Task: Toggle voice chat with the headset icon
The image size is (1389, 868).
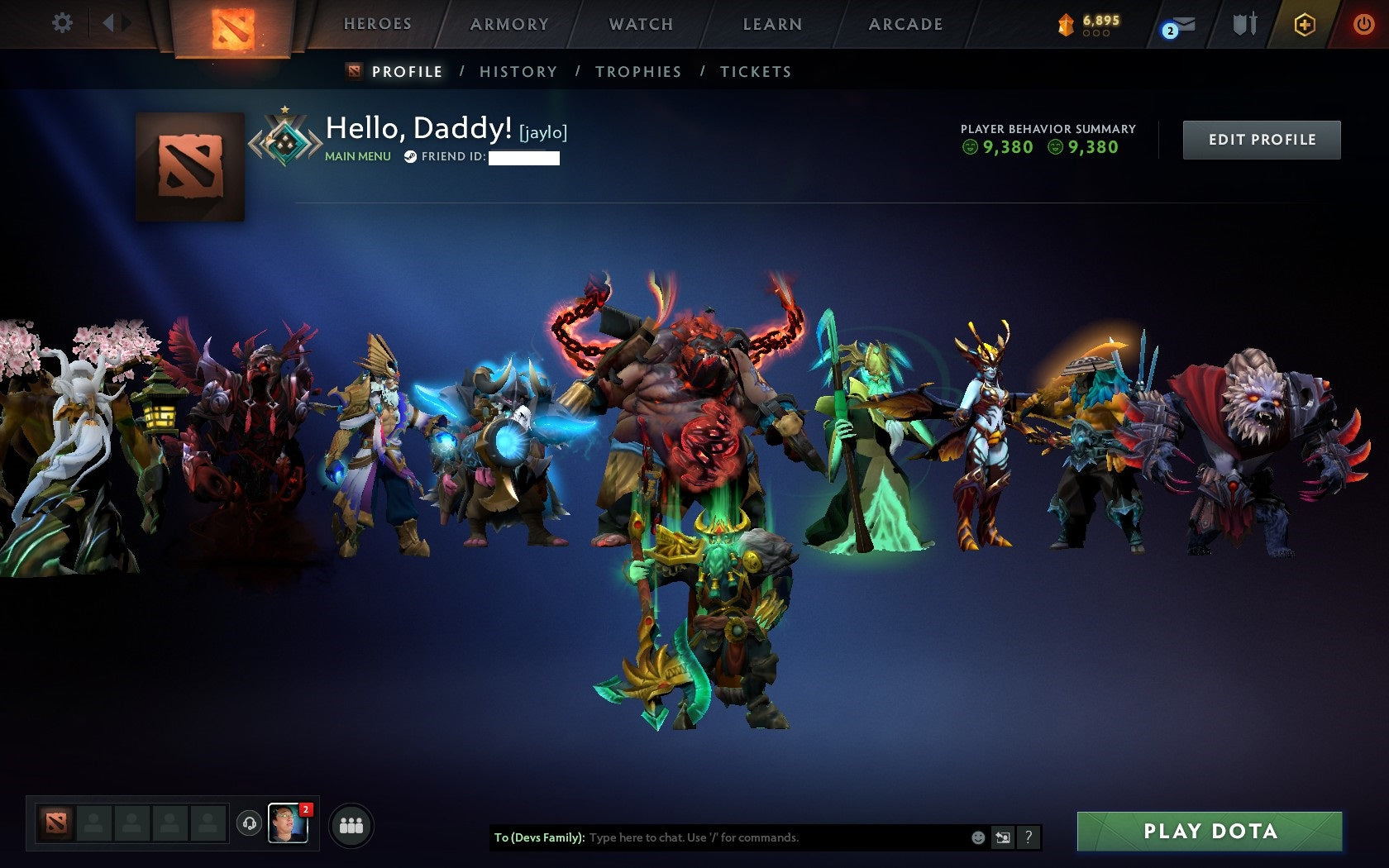Action: (x=250, y=822)
